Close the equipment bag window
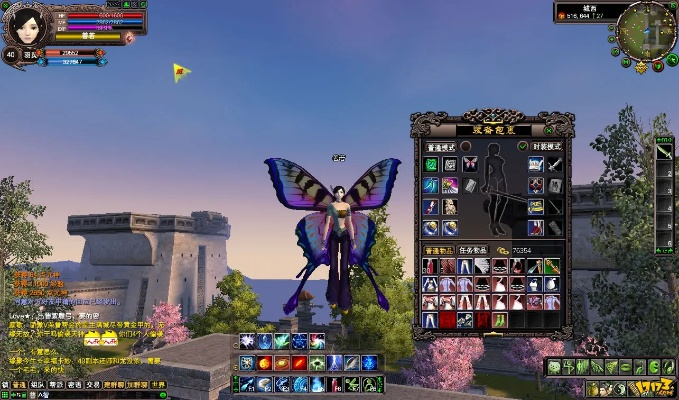The image size is (679, 400). tap(549, 130)
